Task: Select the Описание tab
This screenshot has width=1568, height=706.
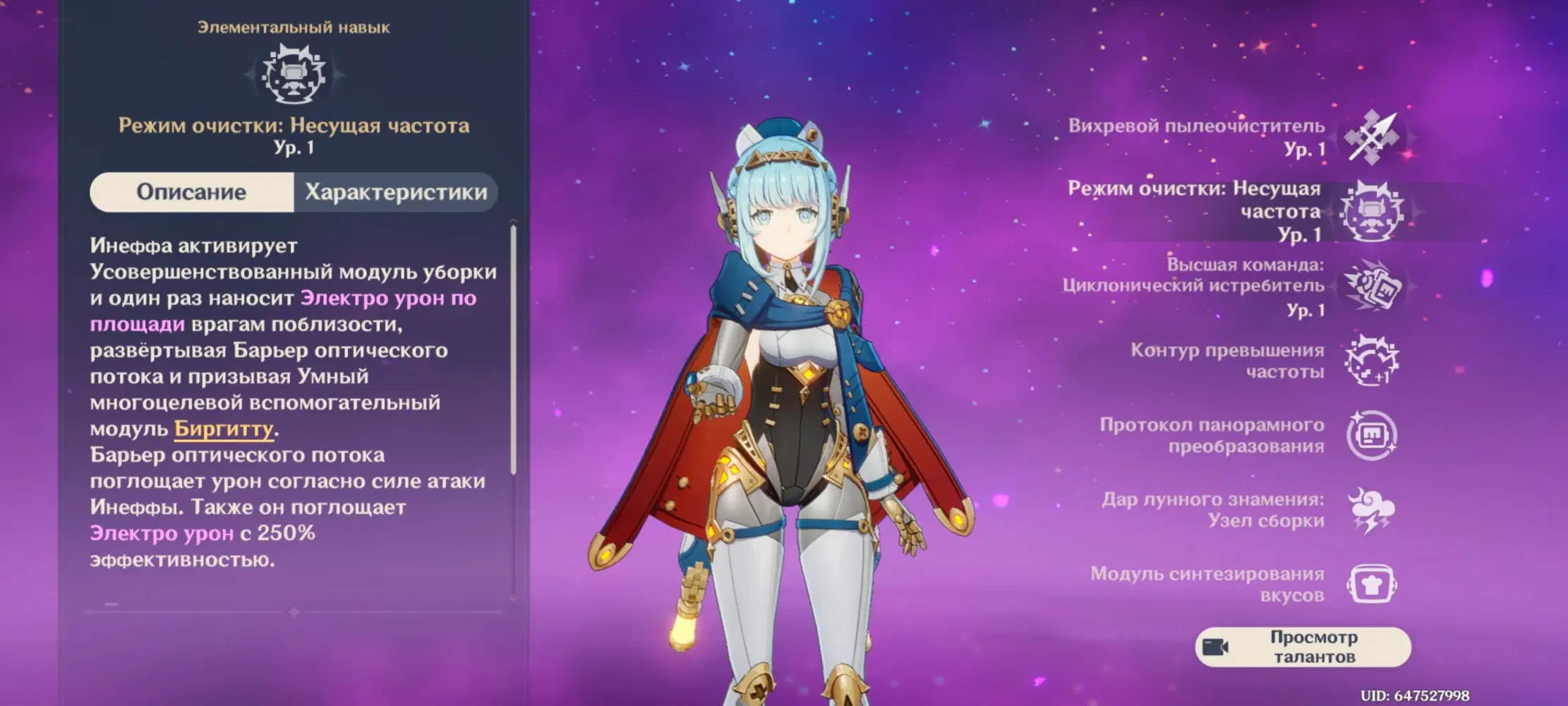Action: (x=191, y=192)
